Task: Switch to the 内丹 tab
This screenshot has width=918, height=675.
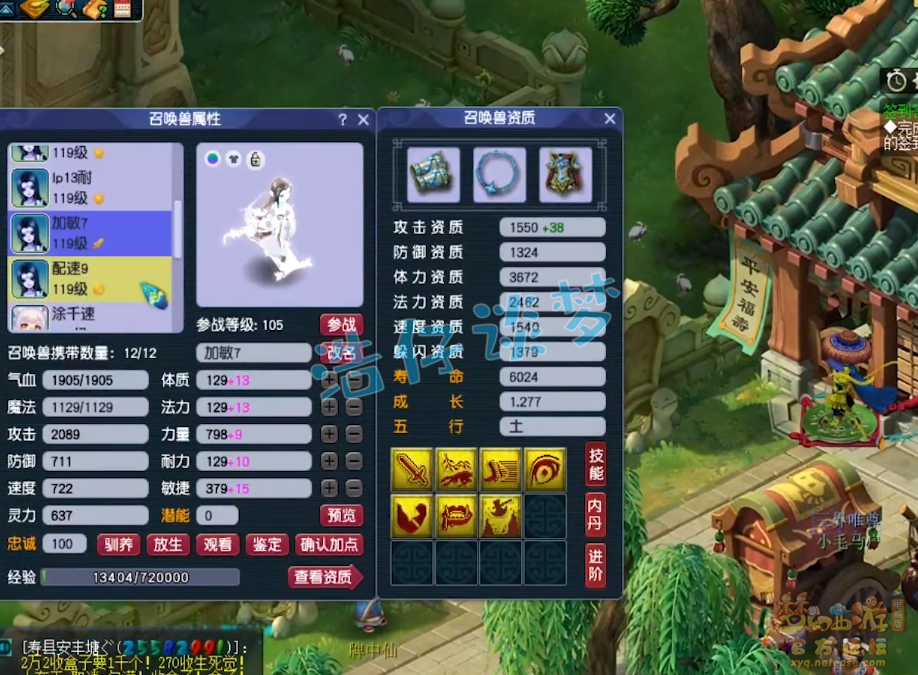Action: click(x=595, y=514)
